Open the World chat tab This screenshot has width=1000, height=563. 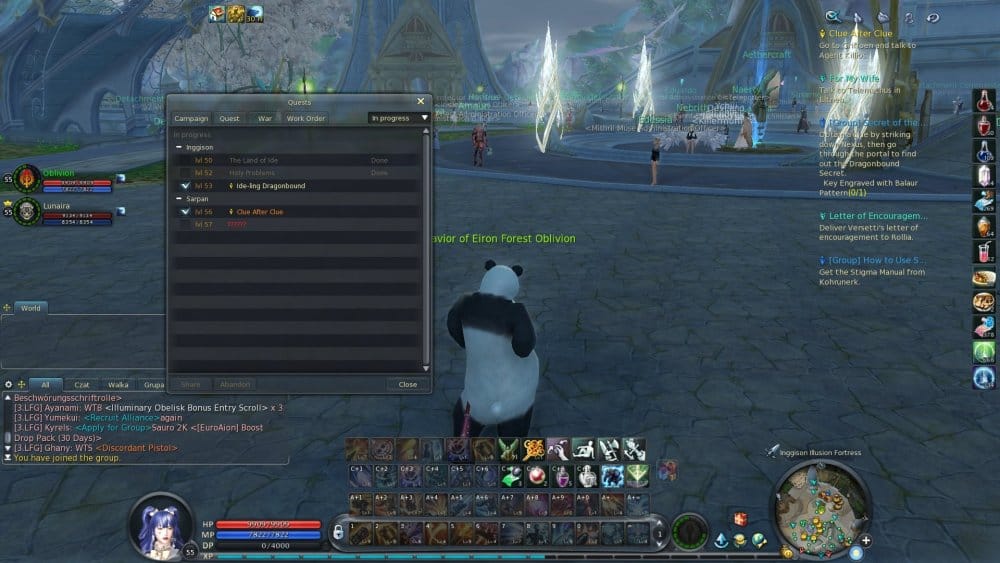31,308
